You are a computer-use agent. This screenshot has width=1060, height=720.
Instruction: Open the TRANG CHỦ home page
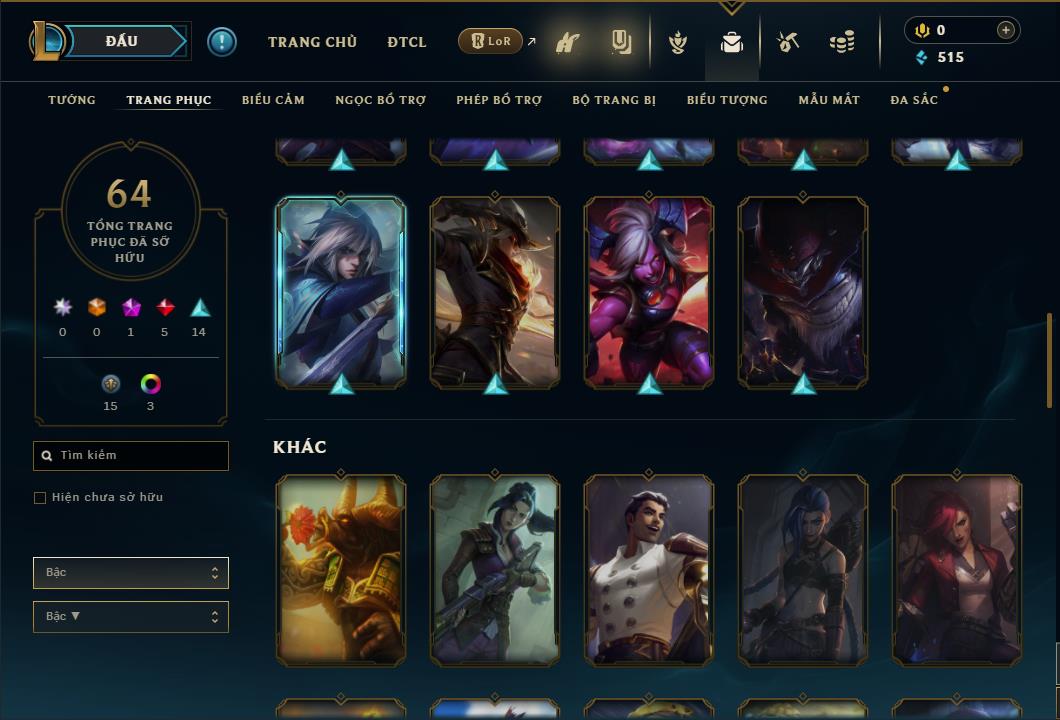point(312,42)
